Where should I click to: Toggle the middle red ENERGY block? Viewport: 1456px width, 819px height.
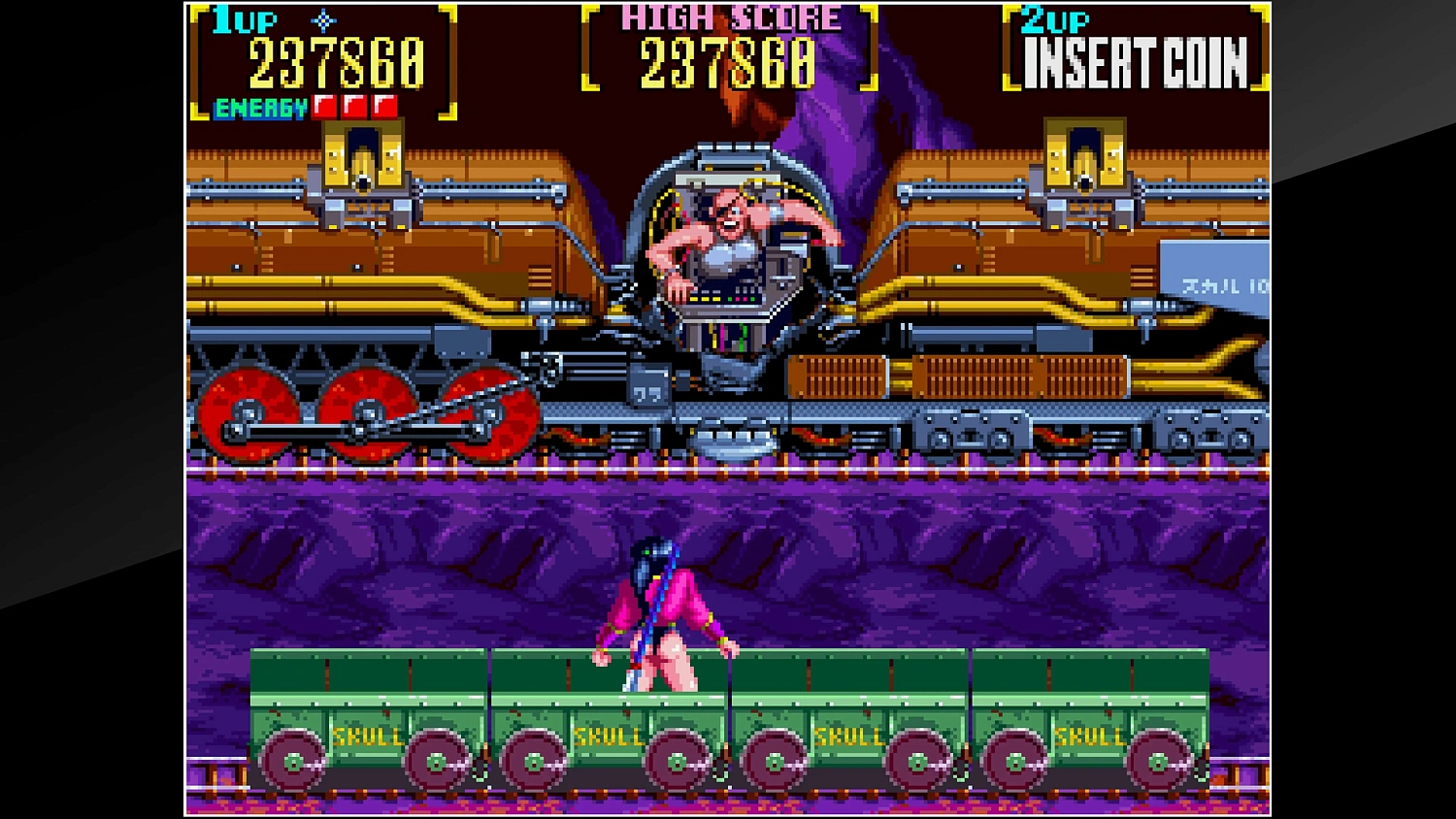pos(355,105)
